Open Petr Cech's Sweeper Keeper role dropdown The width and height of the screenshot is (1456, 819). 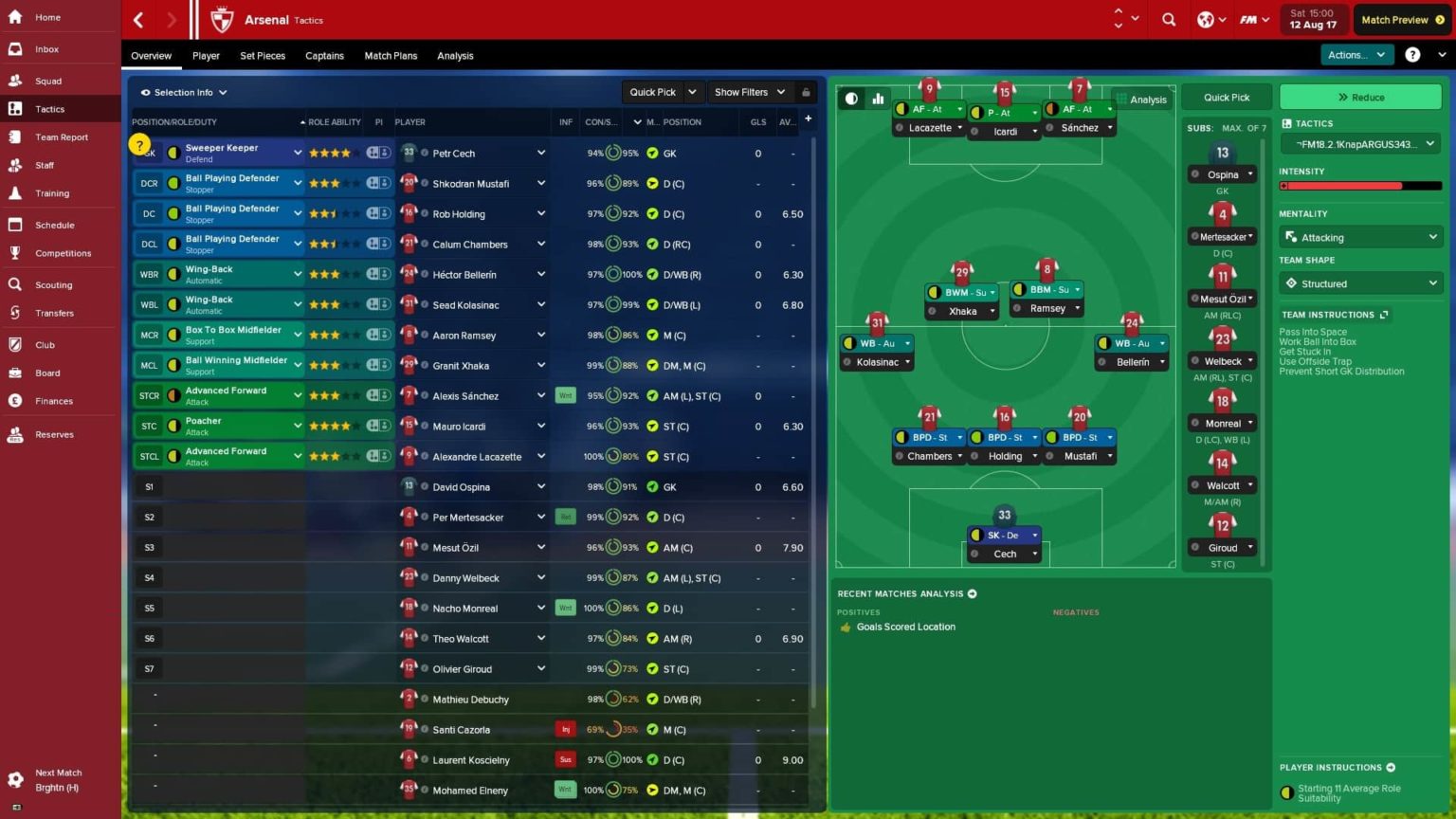coord(298,152)
